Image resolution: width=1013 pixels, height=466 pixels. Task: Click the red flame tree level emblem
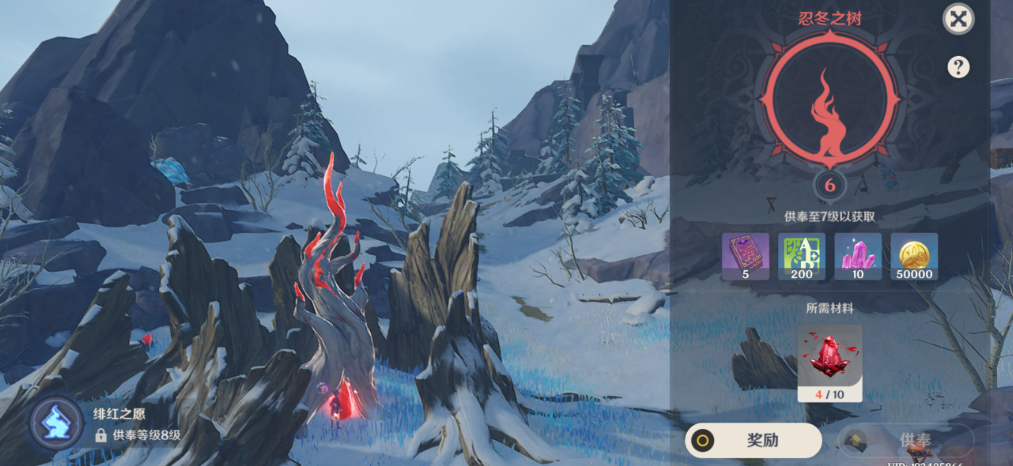point(830,100)
